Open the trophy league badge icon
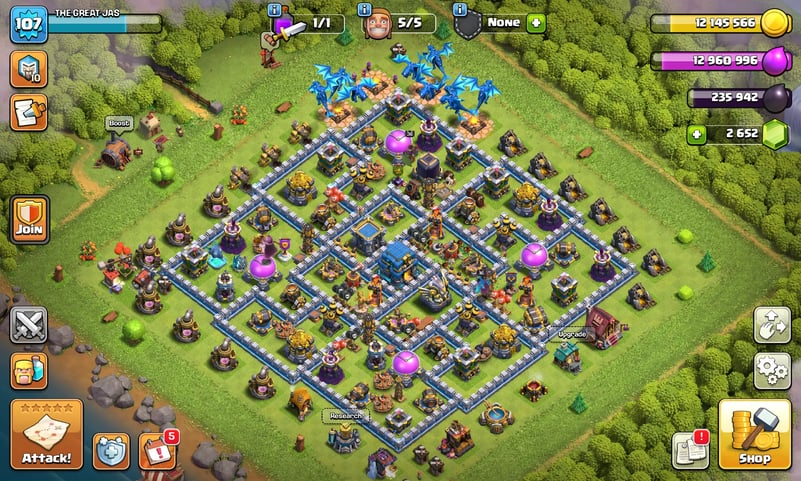Viewport: 801px width, 481px height. click(x=28, y=68)
